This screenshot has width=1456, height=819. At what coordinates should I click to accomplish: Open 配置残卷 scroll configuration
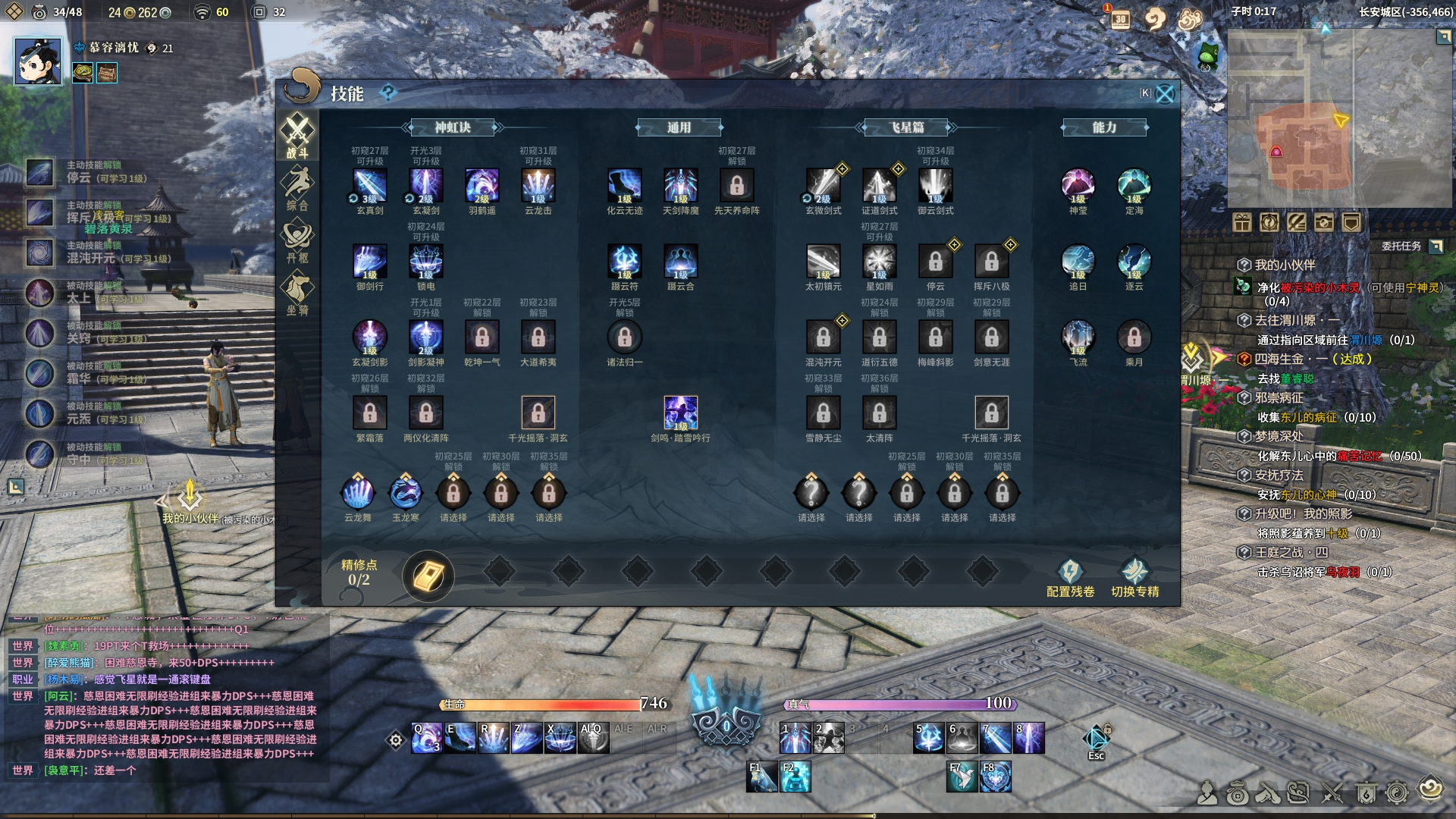pyautogui.click(x=1070, y=579)
